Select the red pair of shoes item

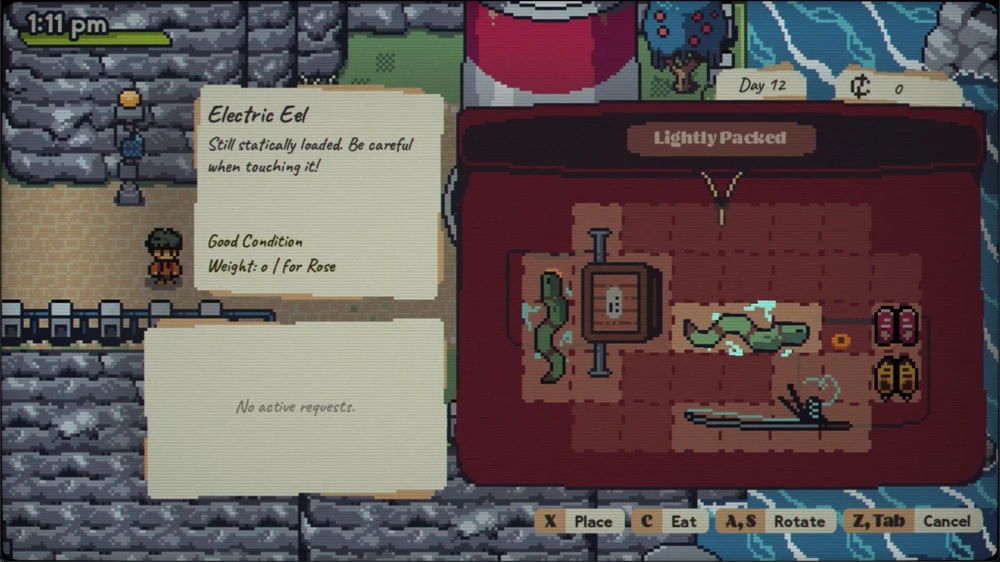897,326
